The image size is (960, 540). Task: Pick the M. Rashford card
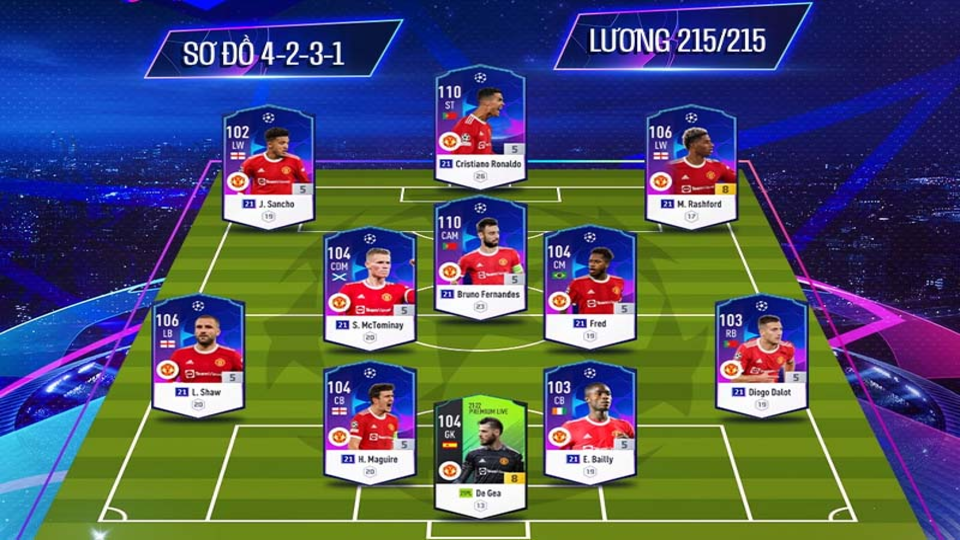(x=691, y=165)
